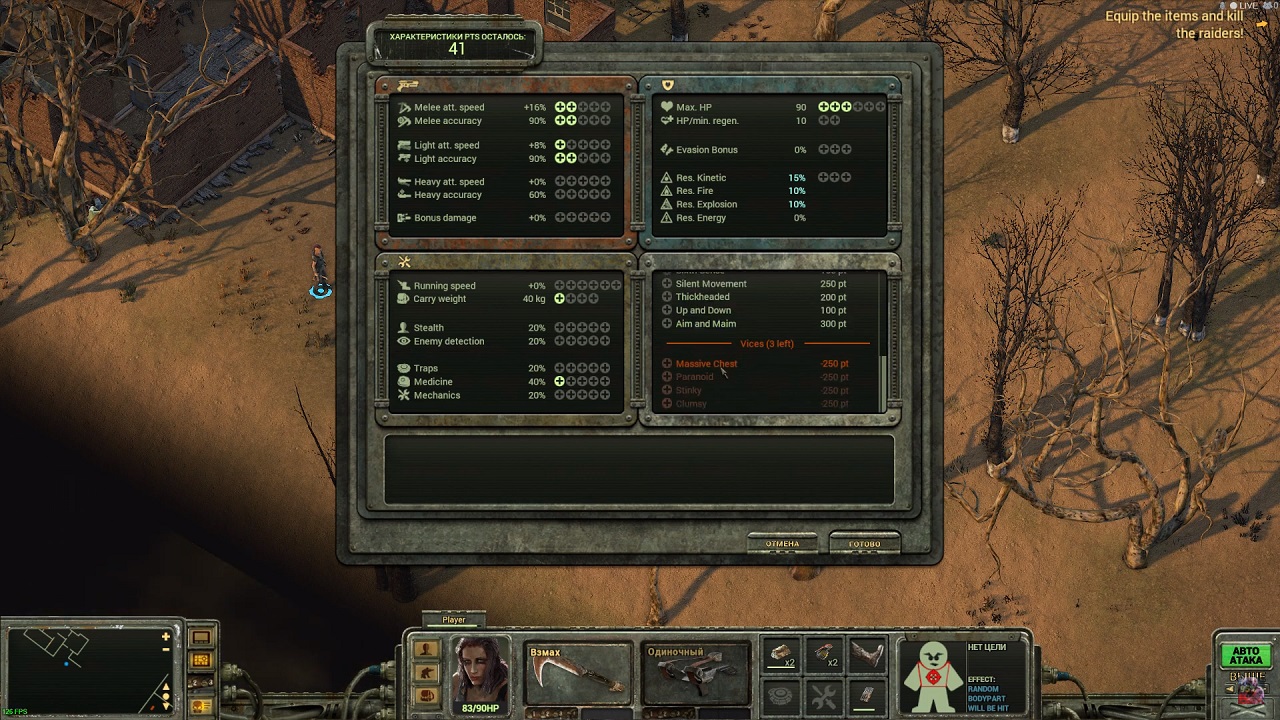Choose the Up and Down perk
The width and height of the screenshot is (1280, 720).
pyautogui.click(x=667, y=311)
